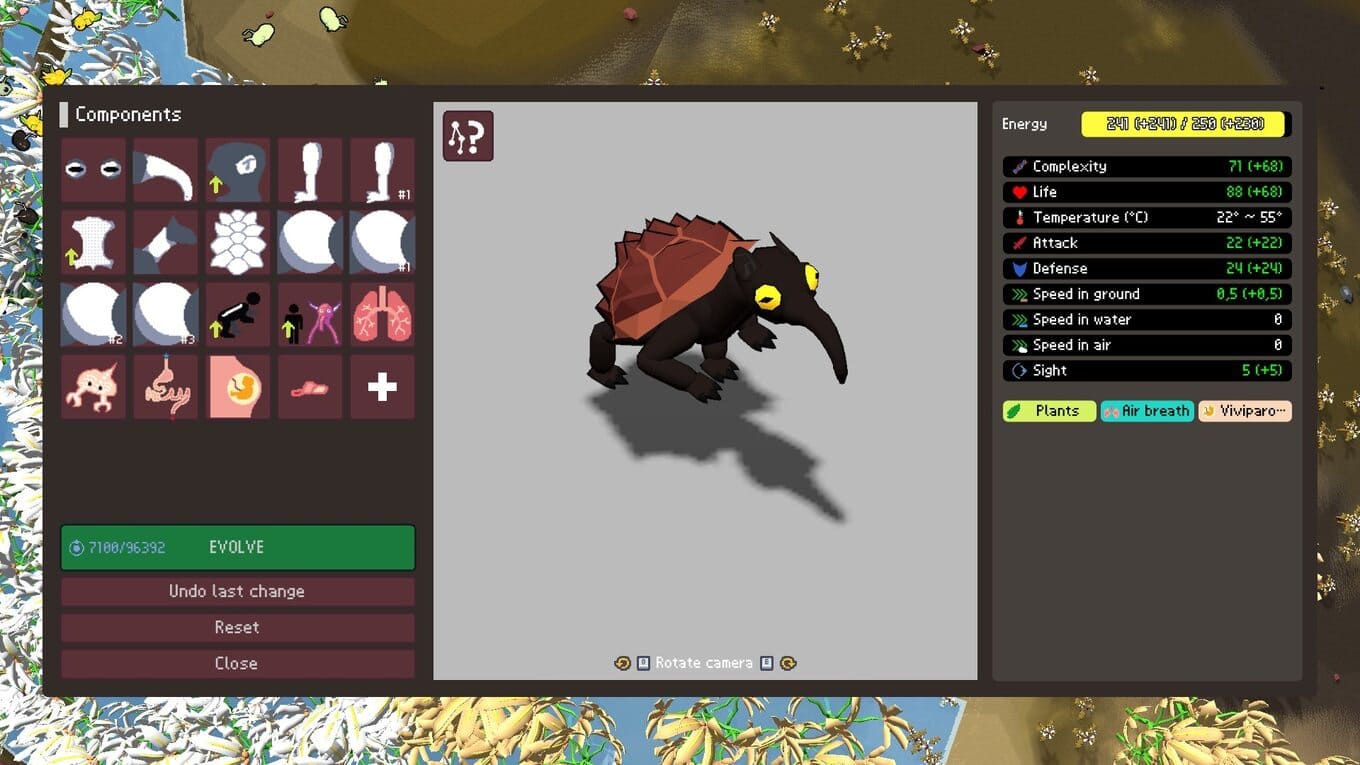Screen dimensions: 1360x765
Task: Open the crouching posture component
Action: [x=238, y=314]
